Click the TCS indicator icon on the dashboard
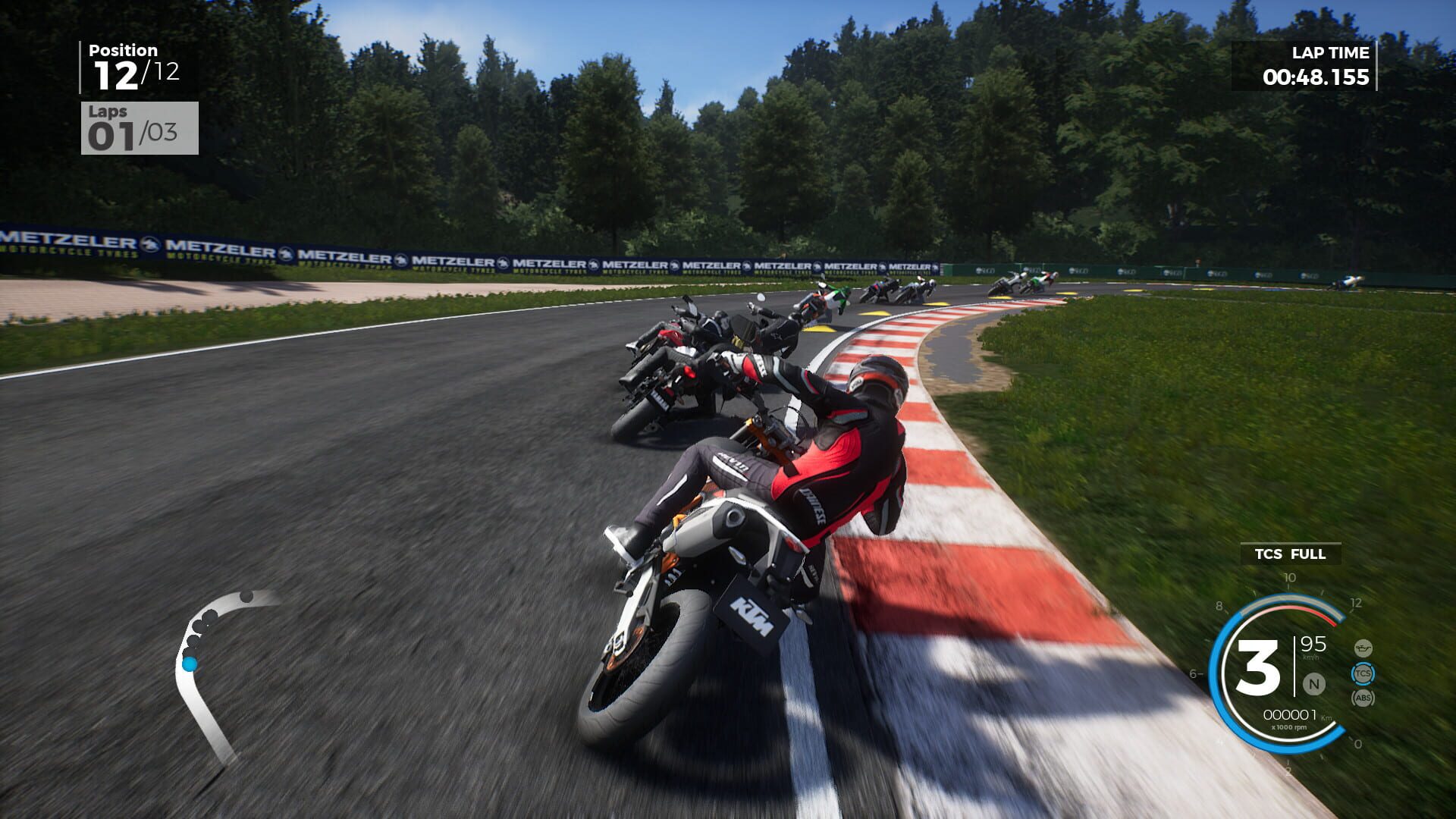1456x819 pixels. 1364,674
